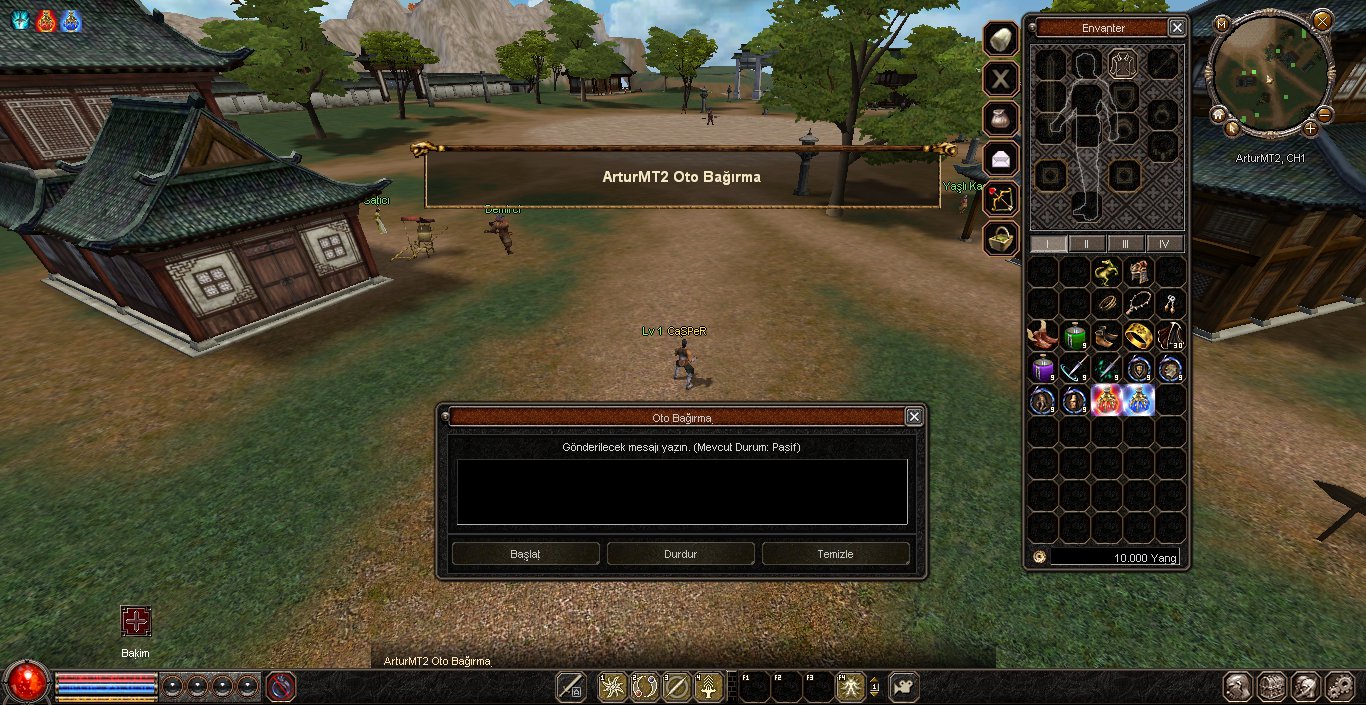Clear the message with Temizle

click(835, 554)
